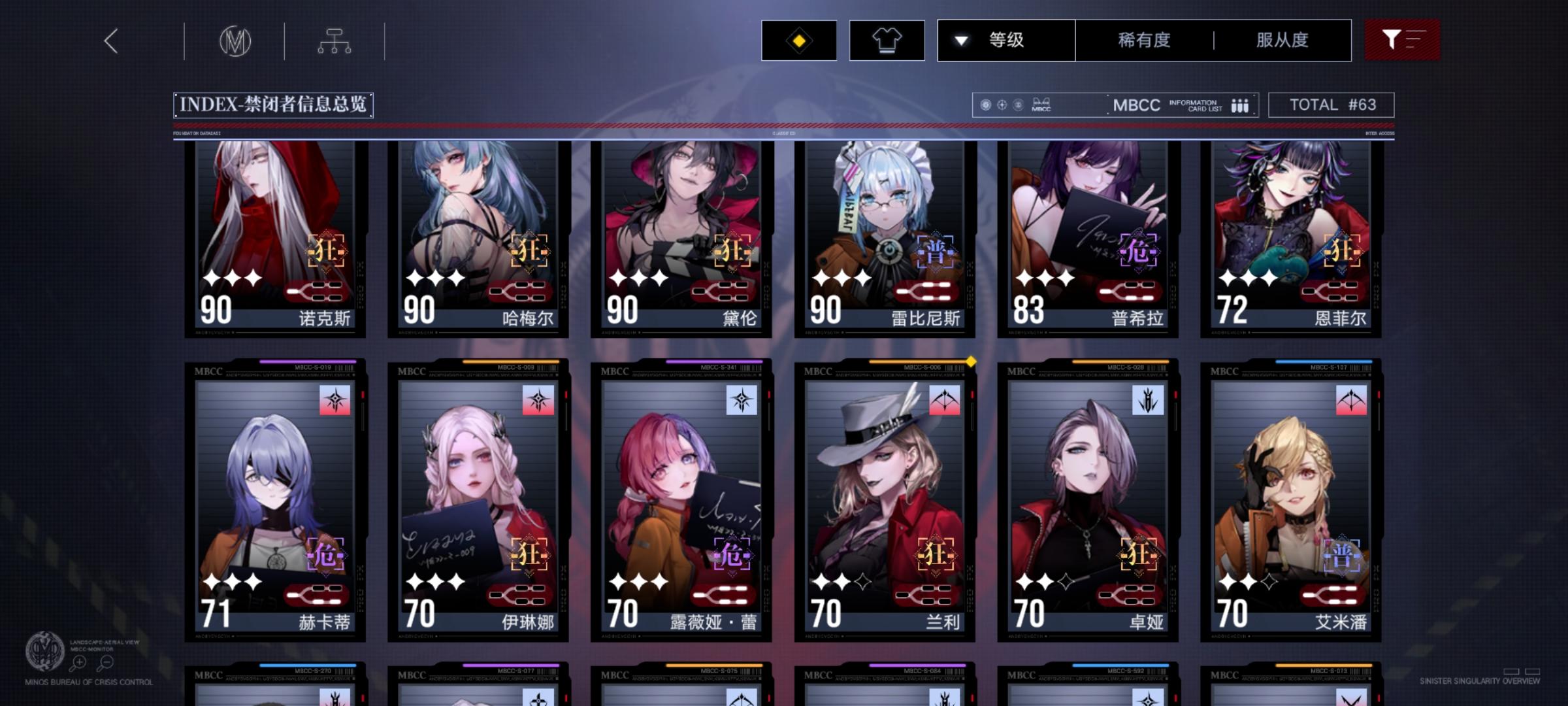Open the red filter icon at top right
1568x706 pixels.
pos(1402,40)
